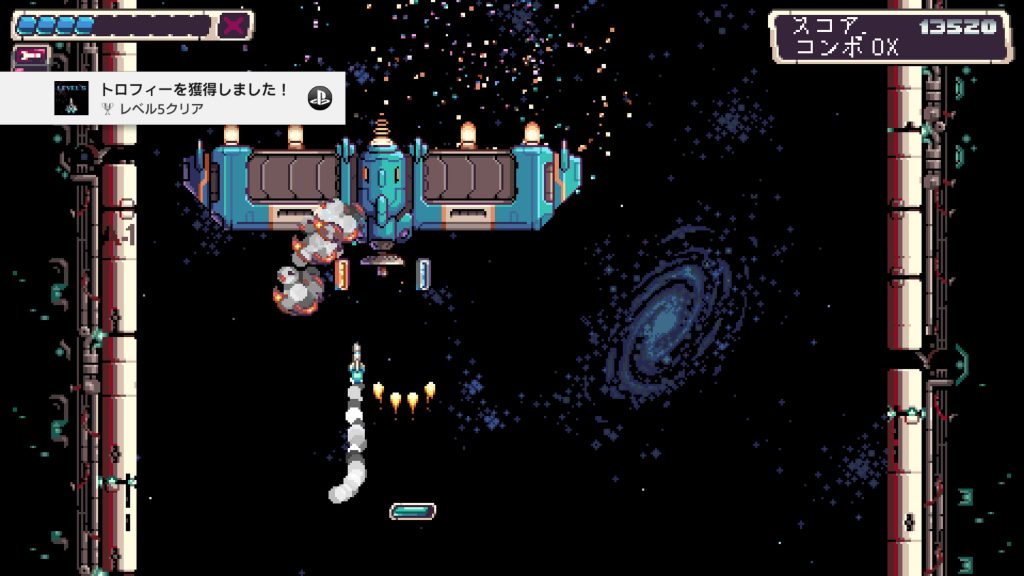Viewport: 1024px width, 576px height.
Task: Open the trophy earned notification banner
Action: [190, 97]
